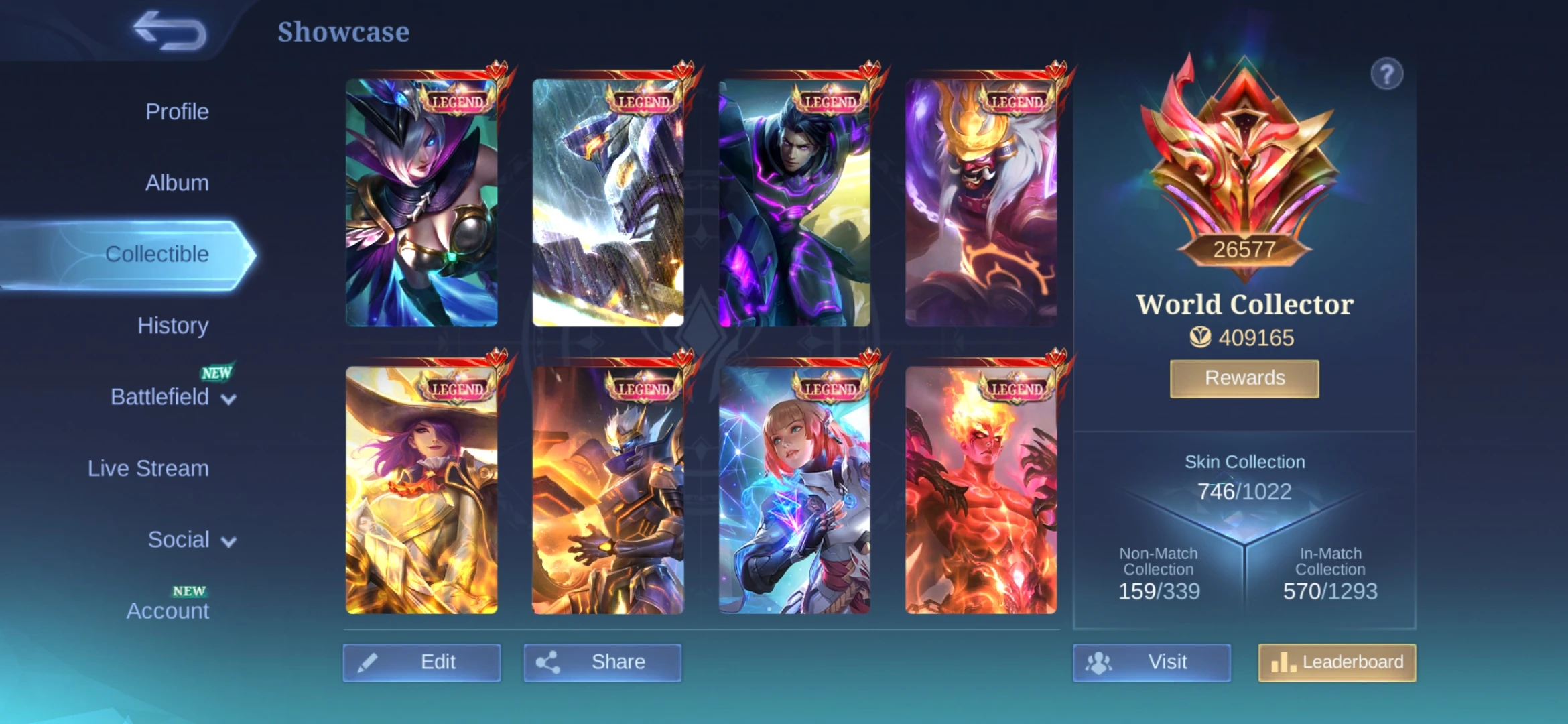The height and width of the screenshot is (724, 1568).
Task: Open the History tab
Action: pyautogui.click(x=173, y=325)
